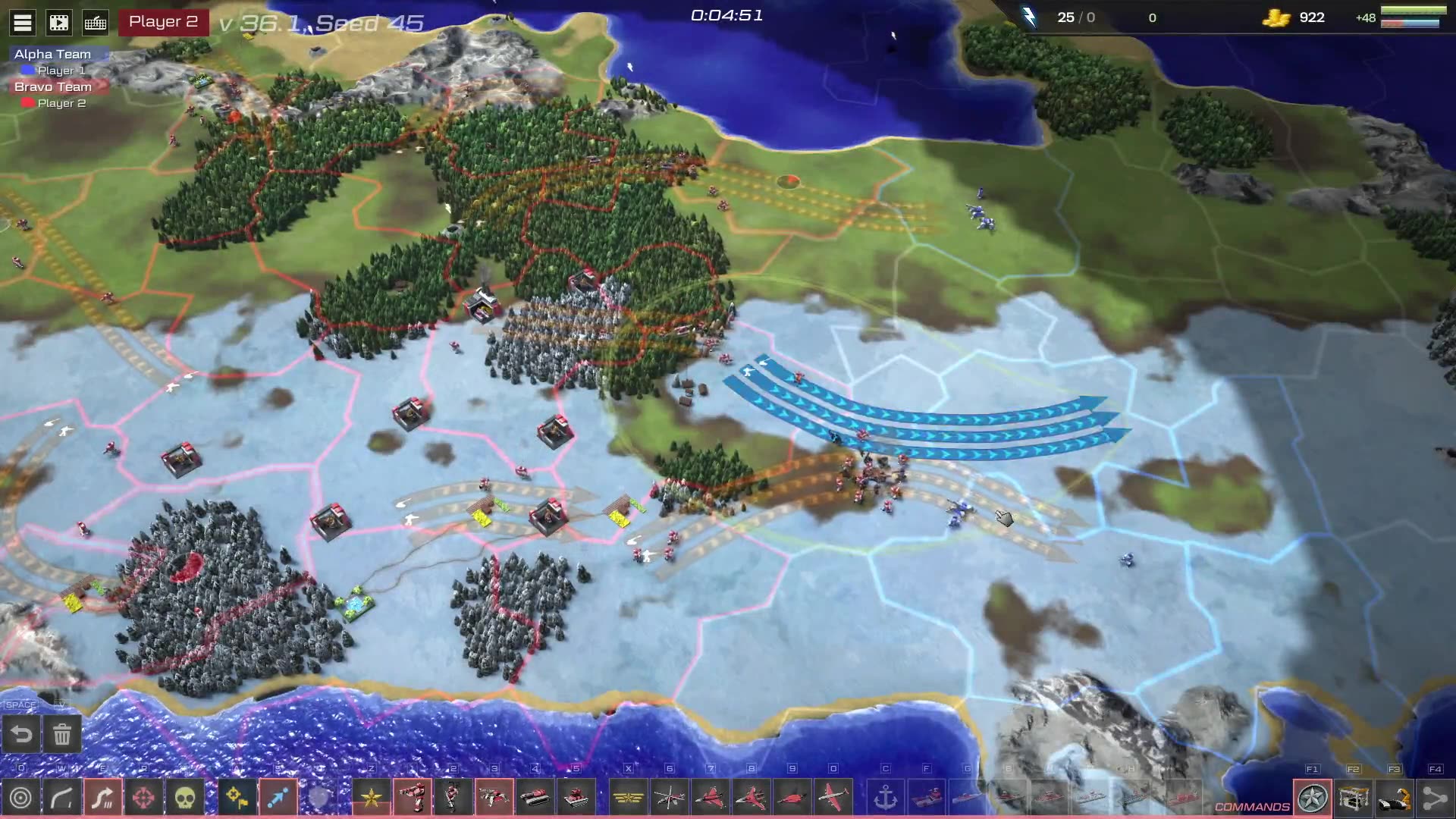Activate the yellow skull command

pyautogui.click(x=186, y=798)
